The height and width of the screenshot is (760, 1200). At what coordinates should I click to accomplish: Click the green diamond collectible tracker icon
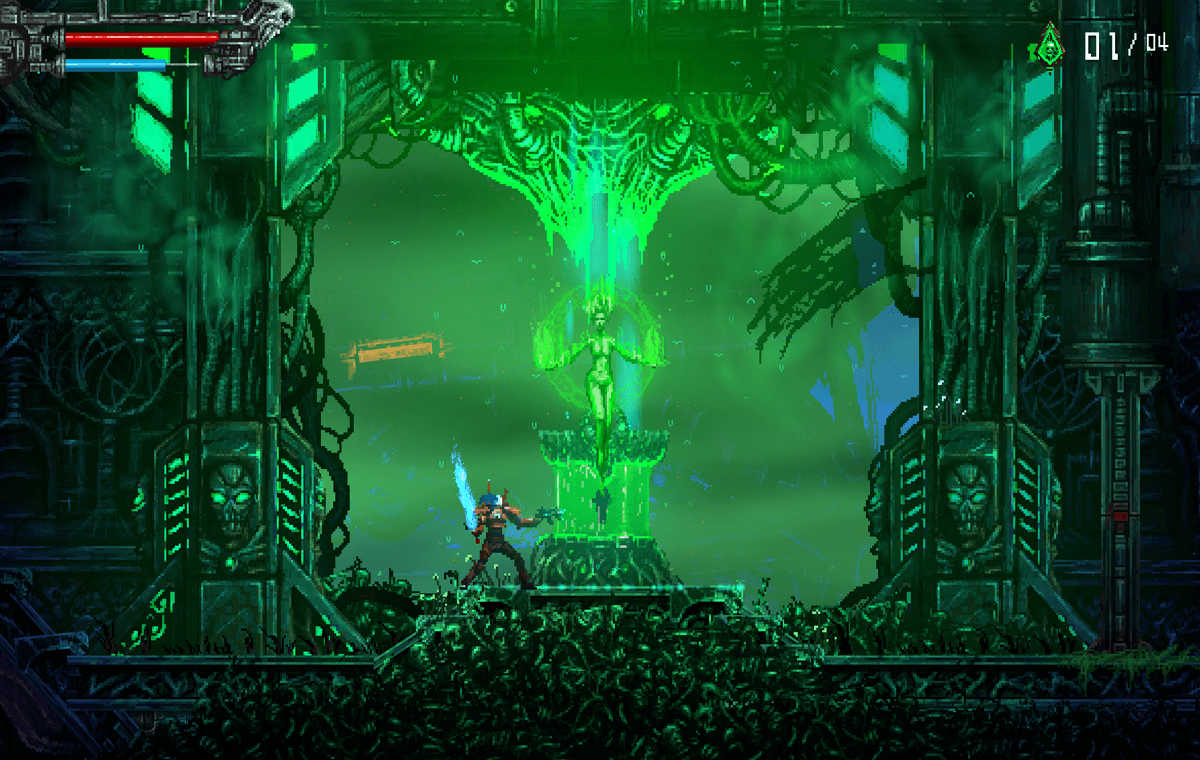pos(1049,44)
